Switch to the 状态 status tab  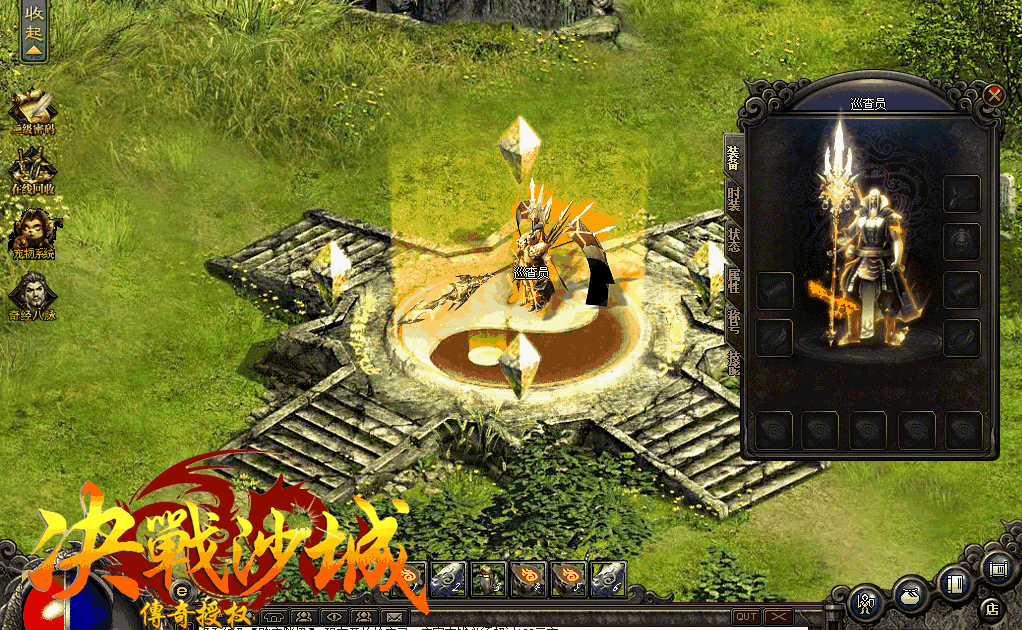[733, 238]
